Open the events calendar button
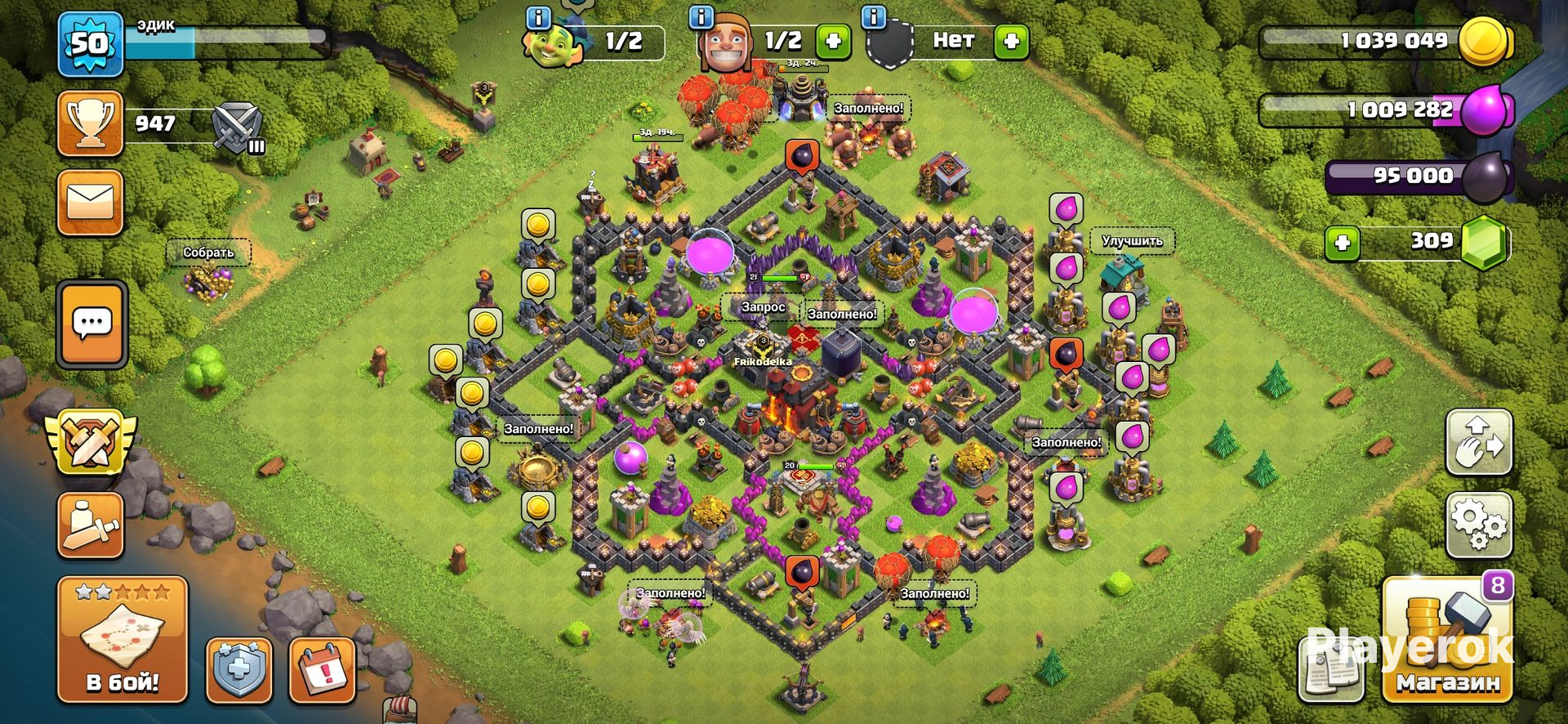Screen dimensions: 1568x724 pos(323,670)
